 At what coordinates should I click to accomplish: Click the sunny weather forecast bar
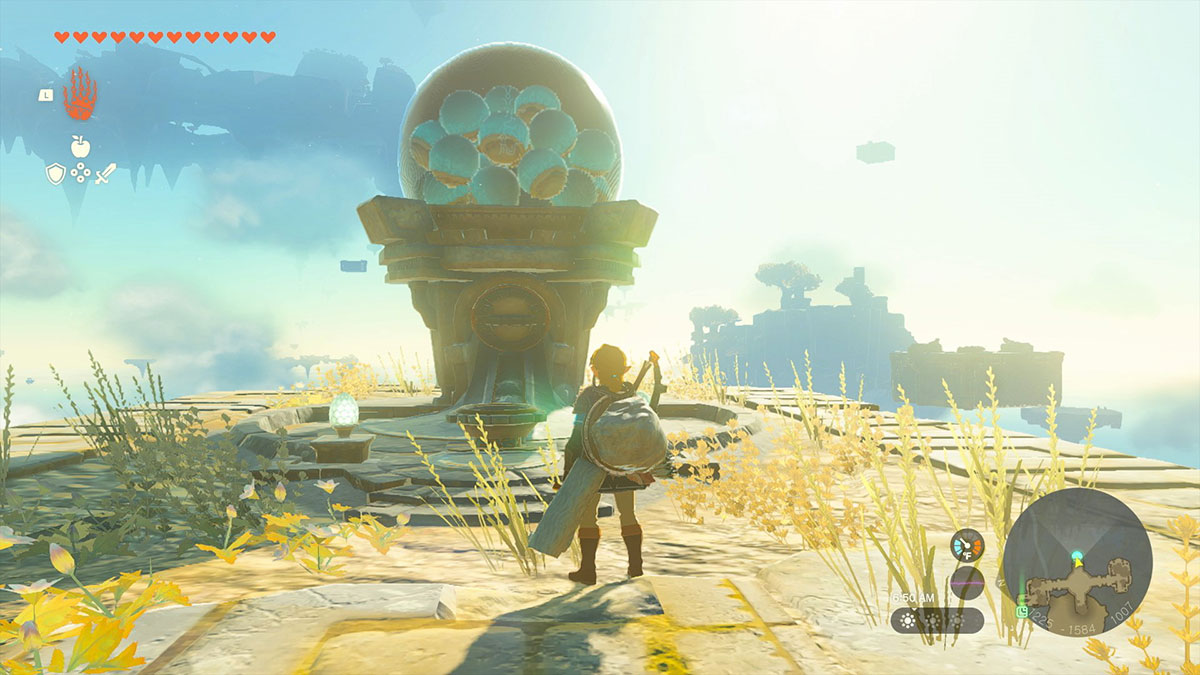pyautogui.click(x=937, y=620)
